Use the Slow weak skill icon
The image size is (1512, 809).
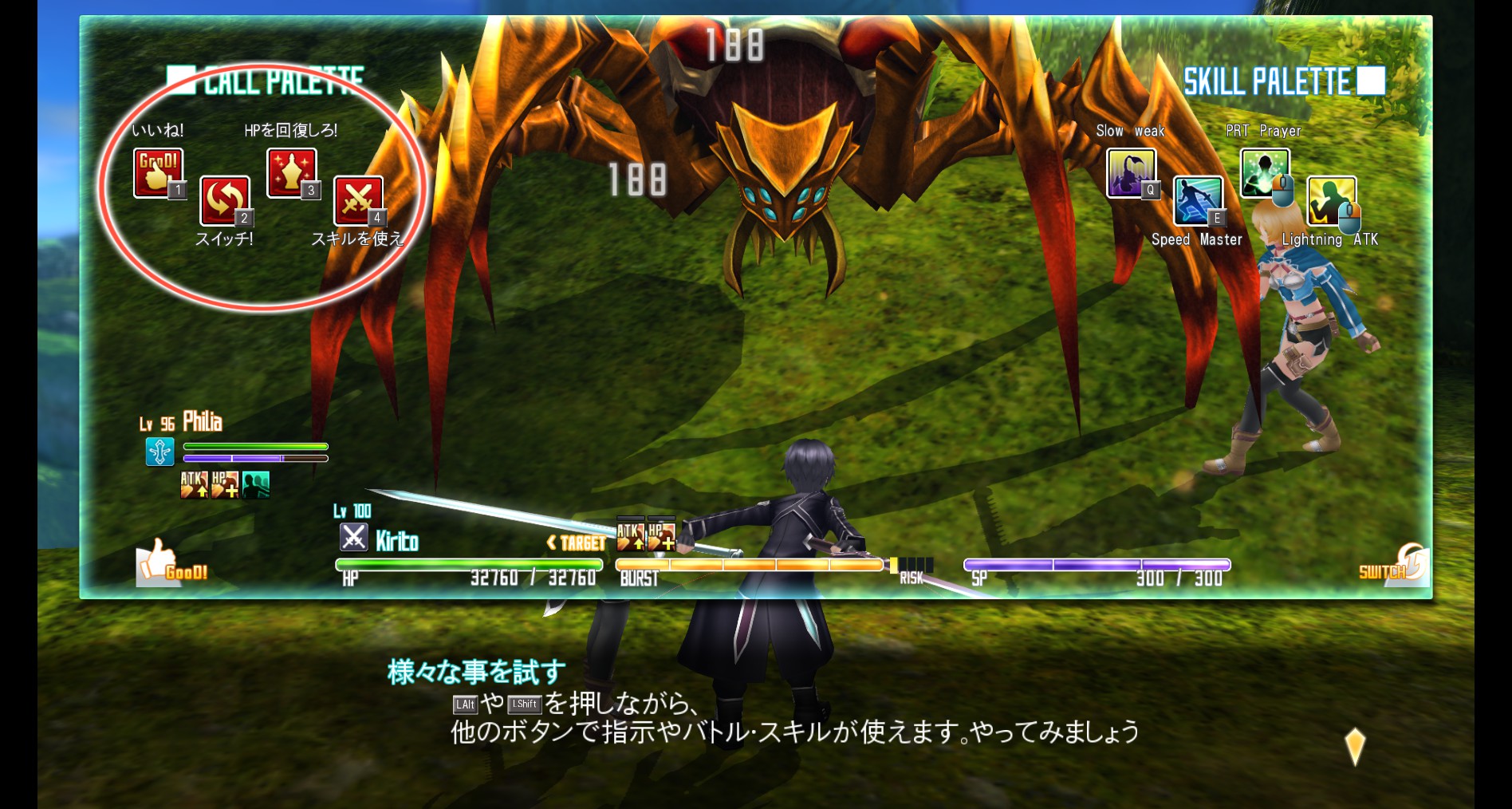coord(1131,172)
